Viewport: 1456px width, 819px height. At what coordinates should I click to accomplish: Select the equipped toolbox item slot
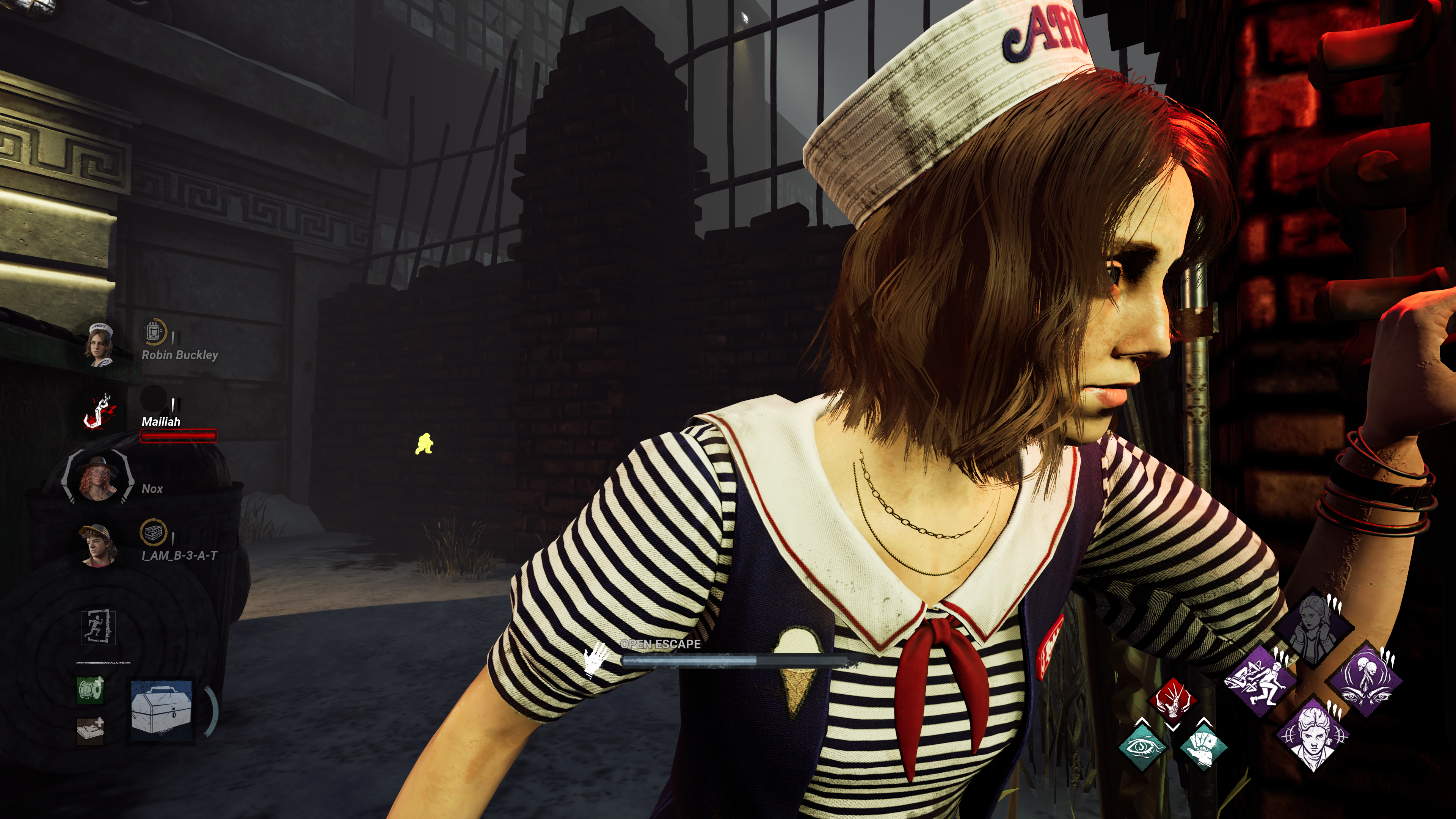(x=162, y=710)
